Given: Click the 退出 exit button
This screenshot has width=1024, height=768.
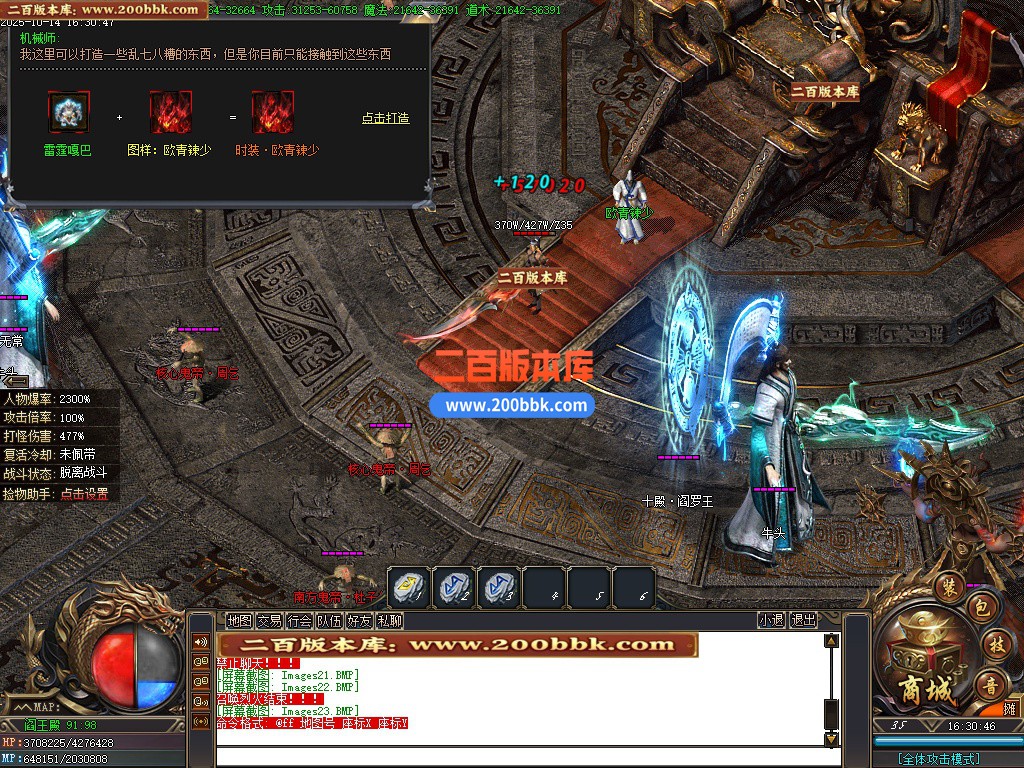Looking at the screenshot, I should [x=803, y=620].
